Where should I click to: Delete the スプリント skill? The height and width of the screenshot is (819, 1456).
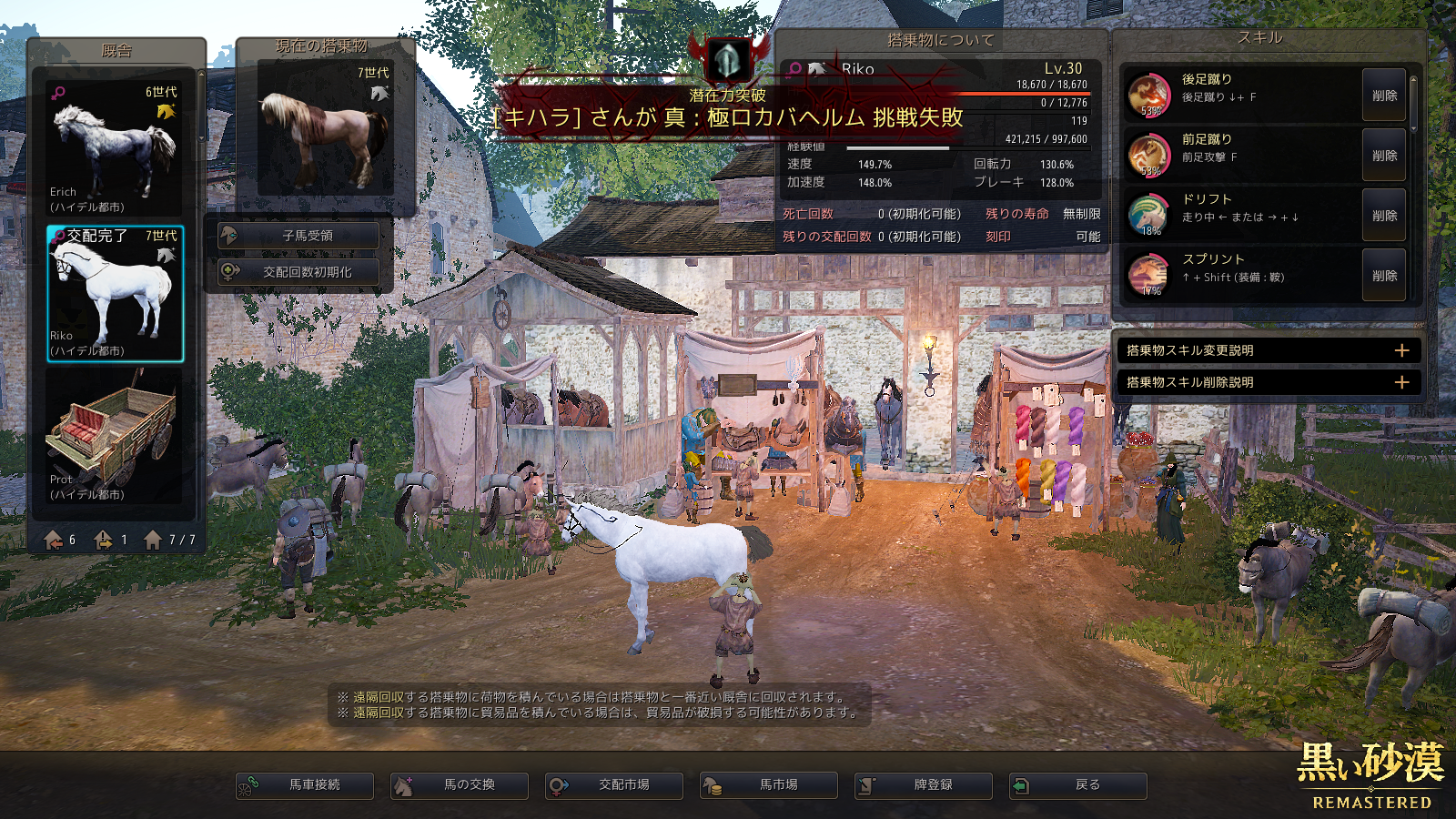coord(1384,276)
